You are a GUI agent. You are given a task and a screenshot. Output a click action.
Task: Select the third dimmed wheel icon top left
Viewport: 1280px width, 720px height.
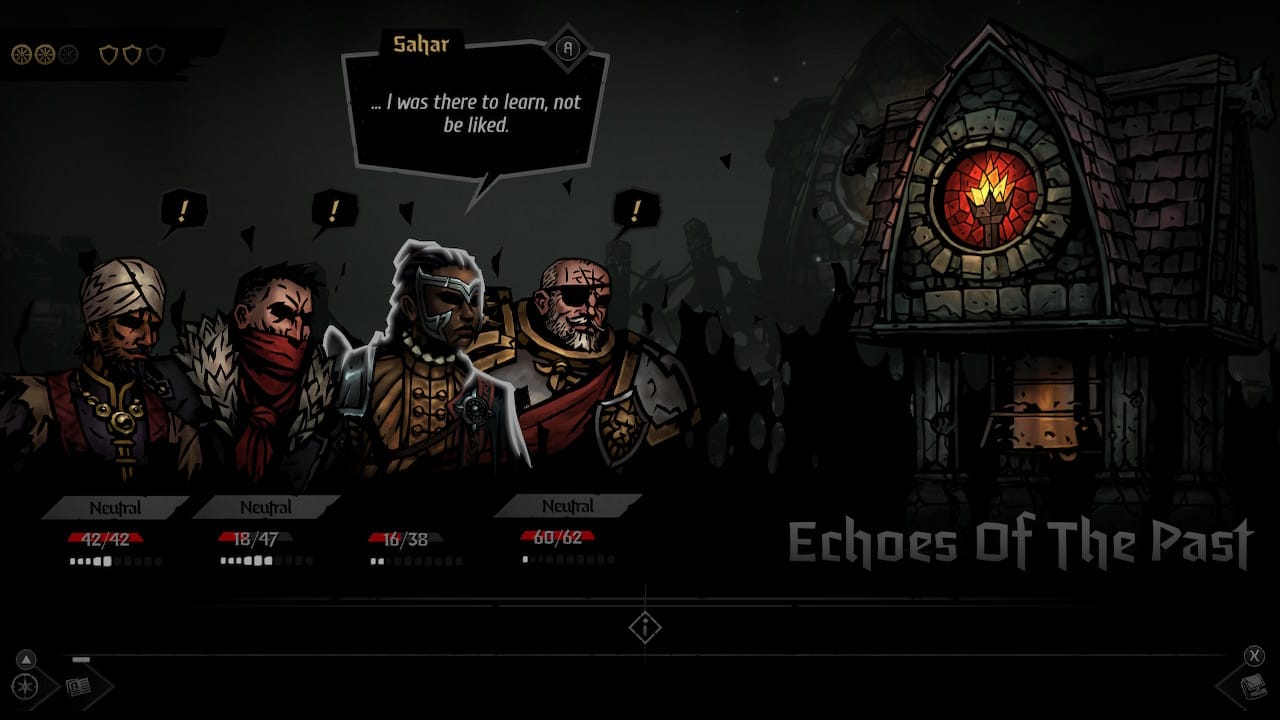[69, 53]
